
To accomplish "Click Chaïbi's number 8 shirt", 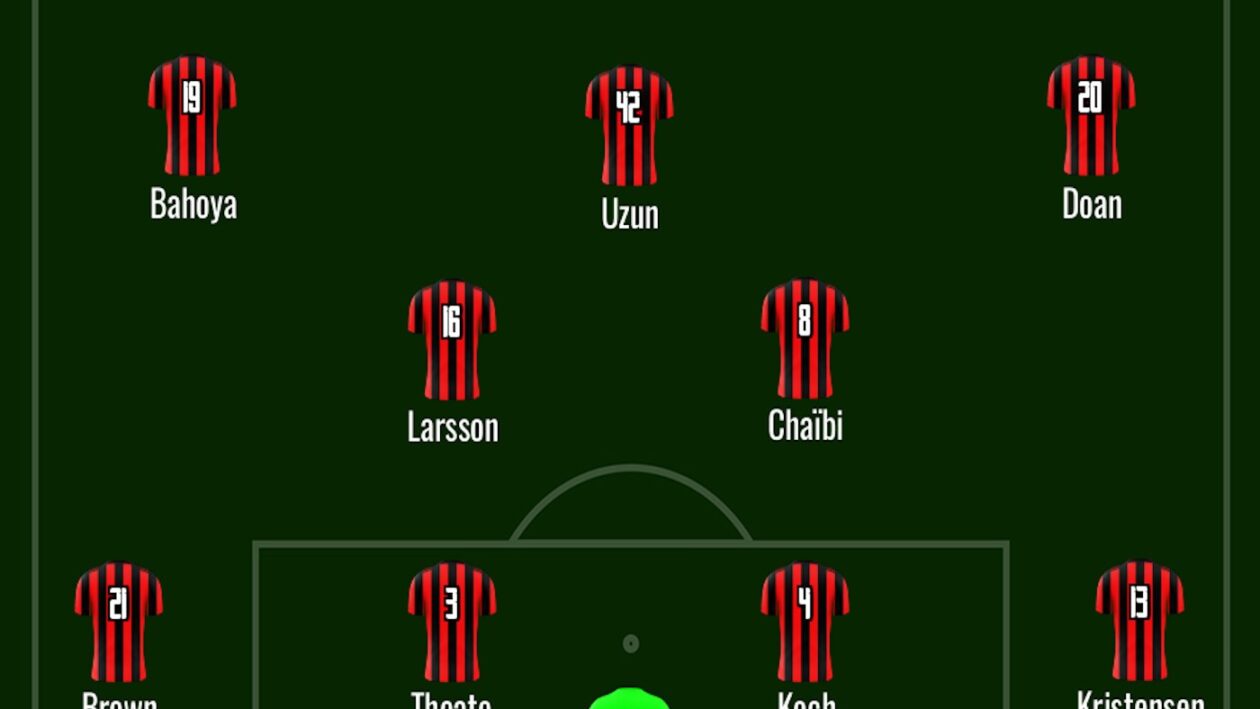I will [805, 338].
